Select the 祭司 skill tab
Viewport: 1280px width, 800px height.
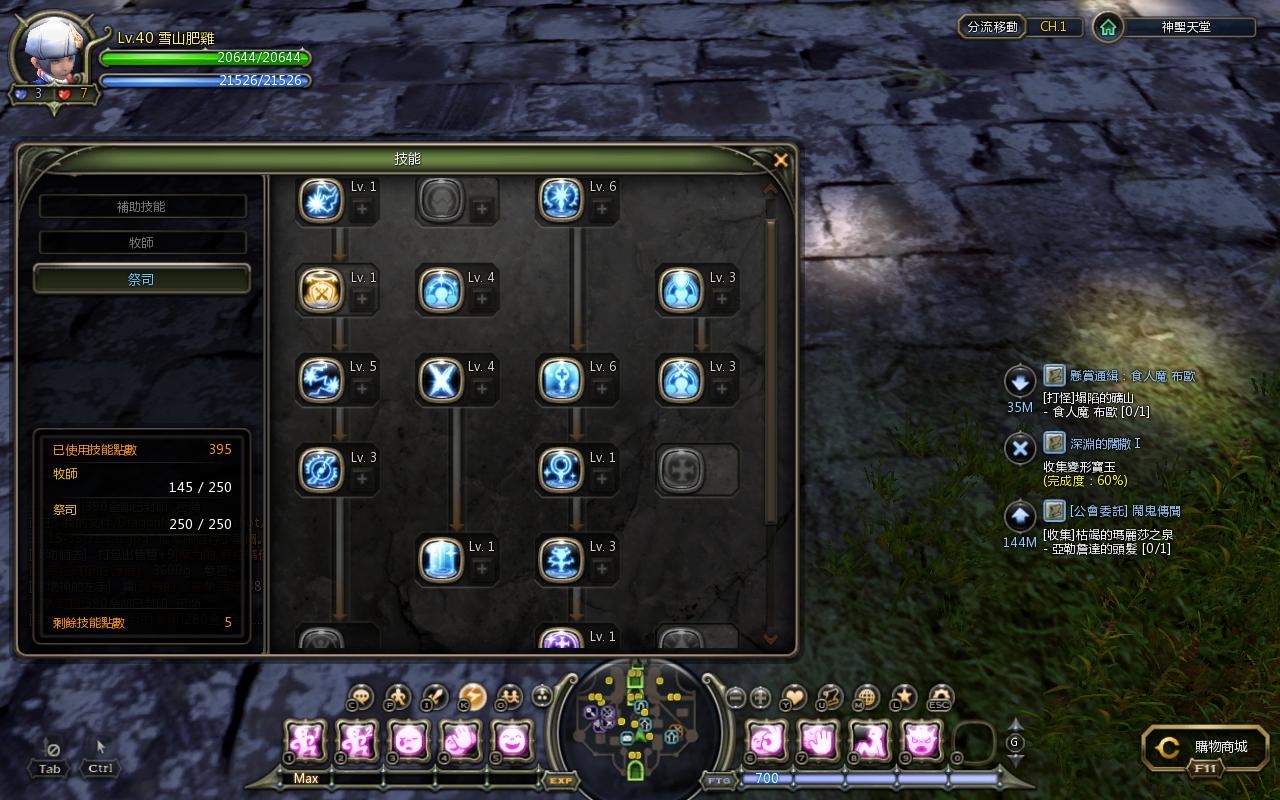pyautogui.click(x=142, y=279)
